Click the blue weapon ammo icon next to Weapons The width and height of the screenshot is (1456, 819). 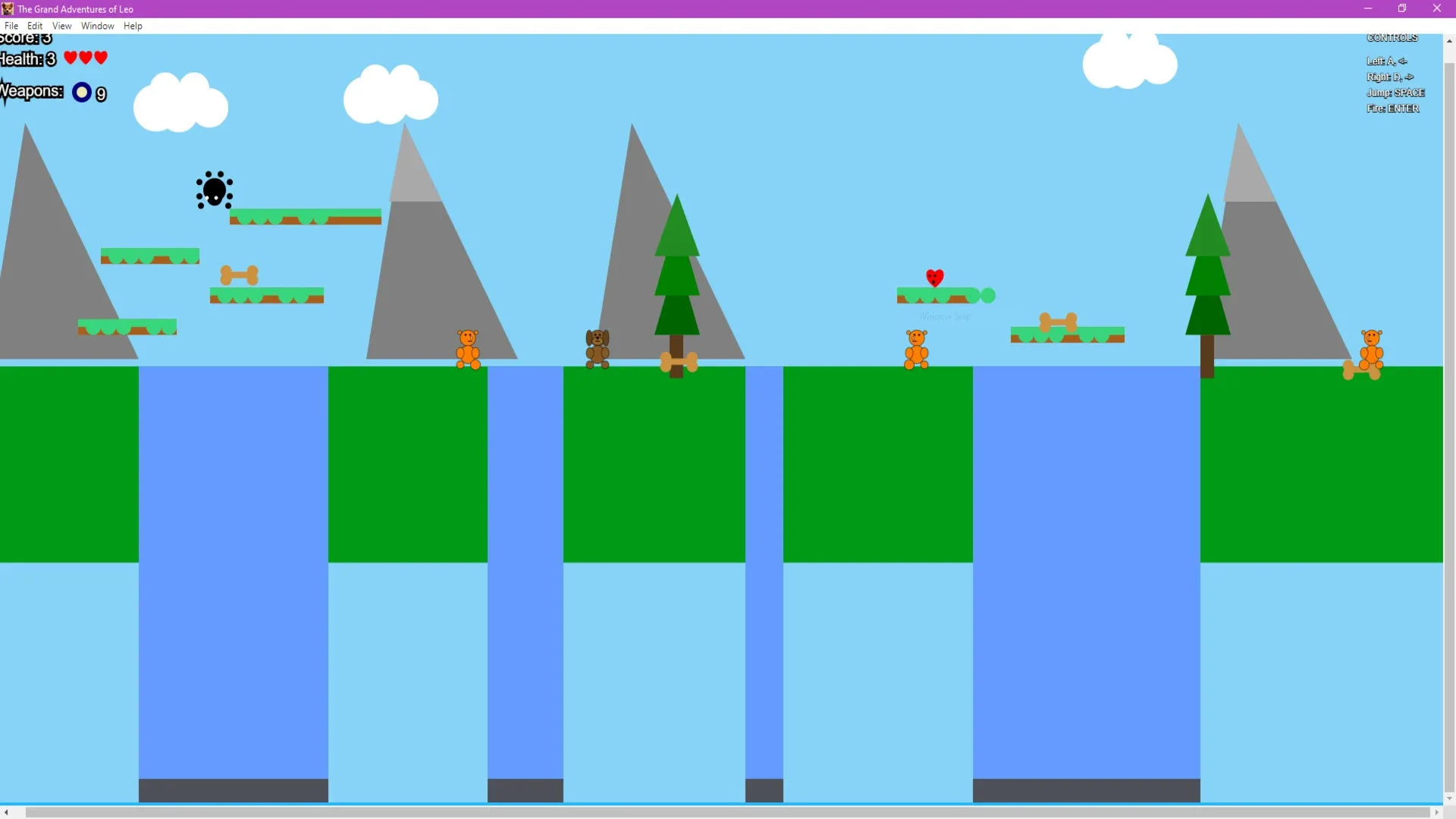(x=81, y=92)
